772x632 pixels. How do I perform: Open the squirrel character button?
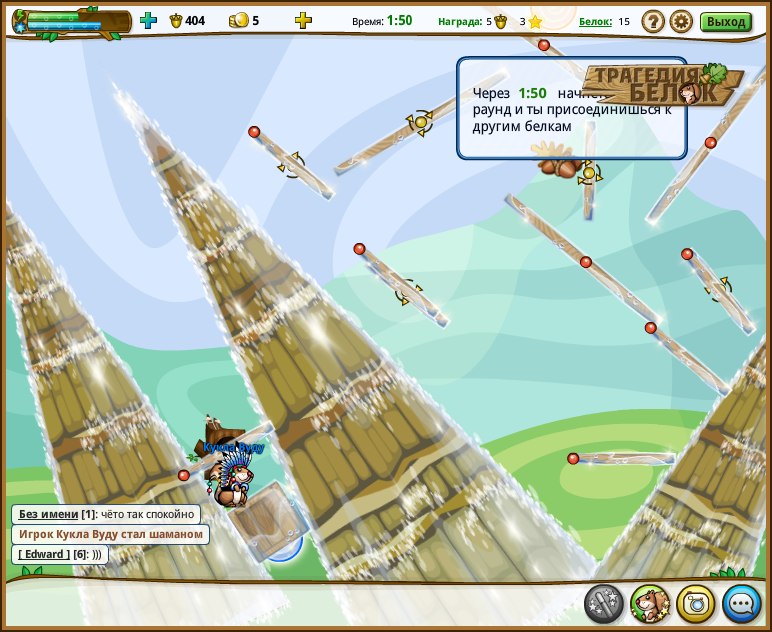point(650,603)
